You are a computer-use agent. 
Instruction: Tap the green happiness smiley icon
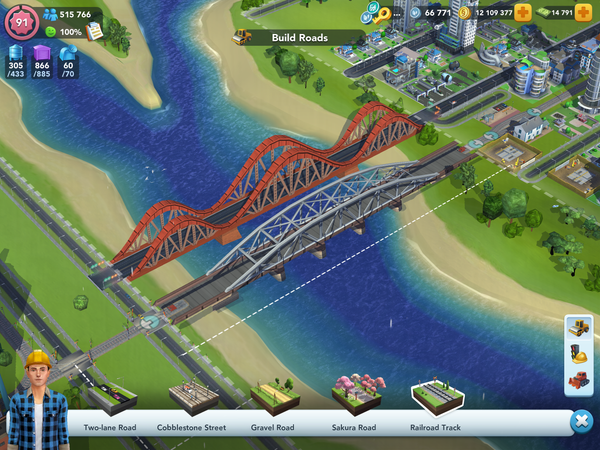(50, 32)
